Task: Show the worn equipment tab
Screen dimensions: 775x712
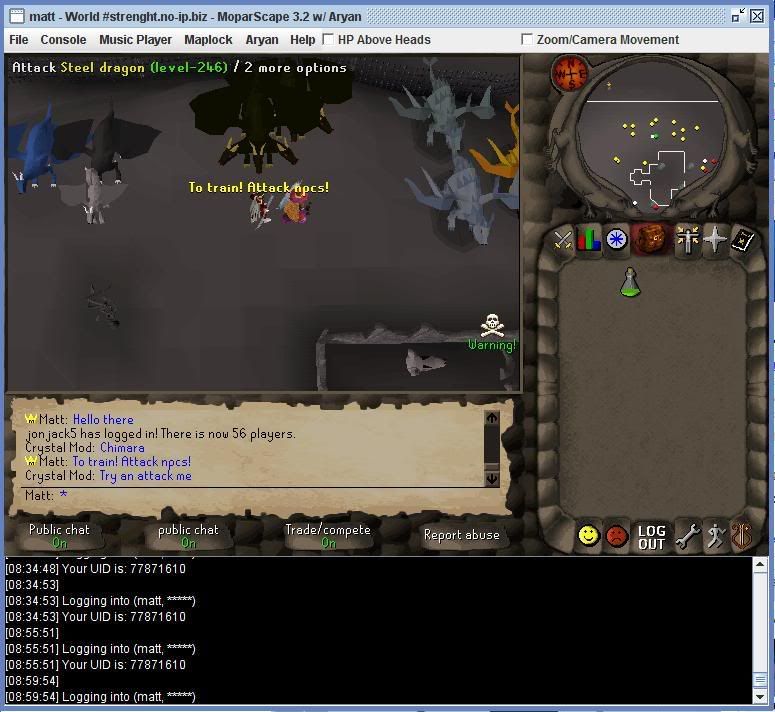Action: click(x=688, y=240)
